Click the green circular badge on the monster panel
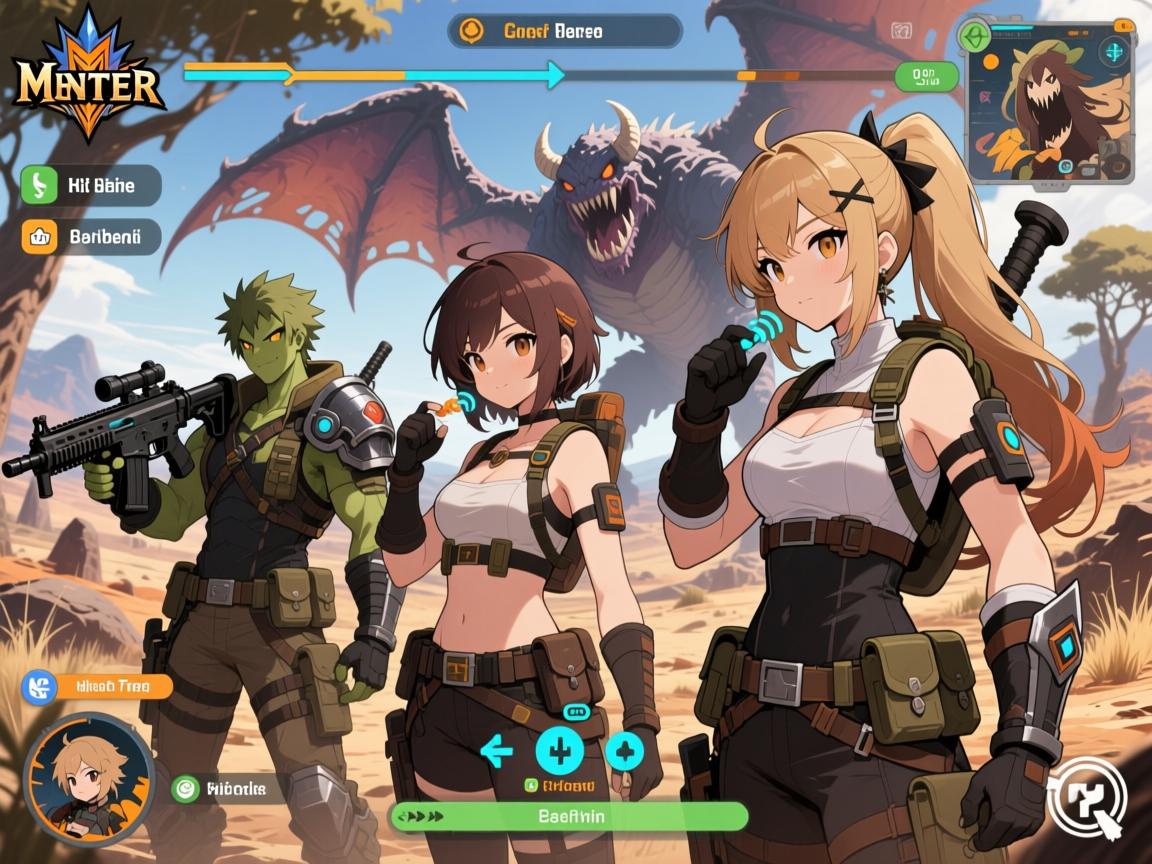1152x864 pixels. pyautogui.click(x=973, y=36)
